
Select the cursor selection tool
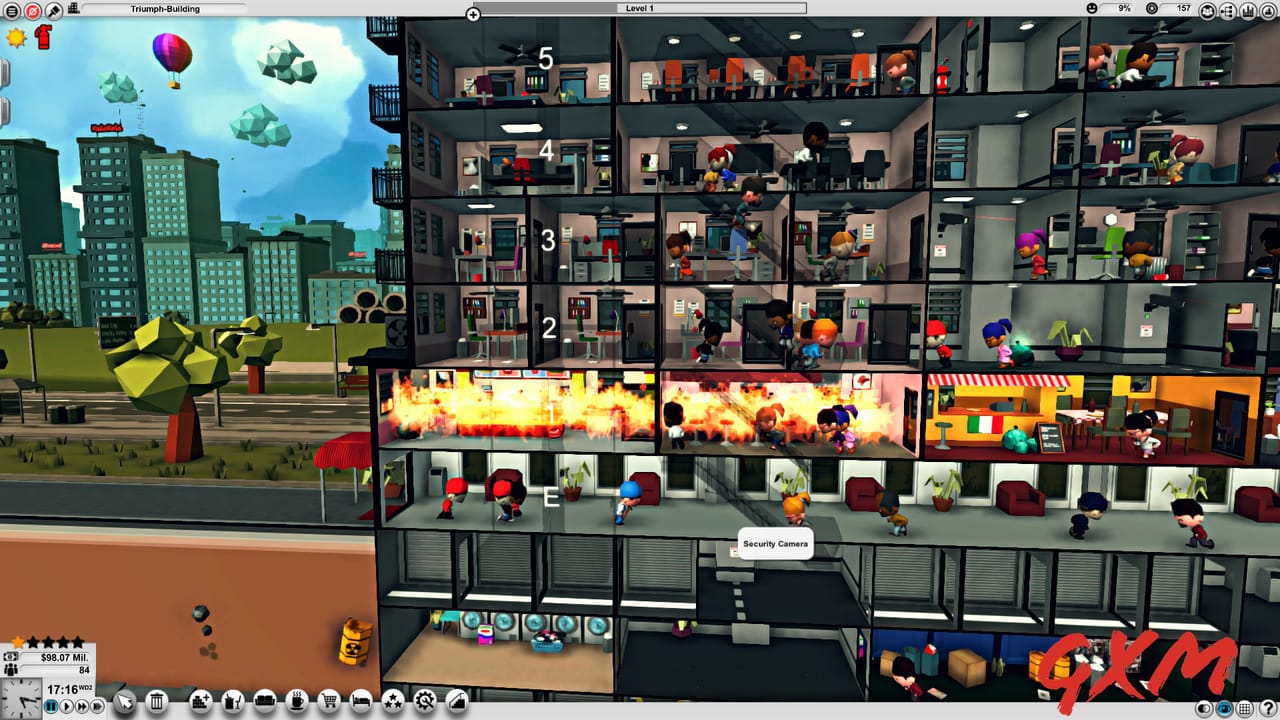[x=126, y=702]
